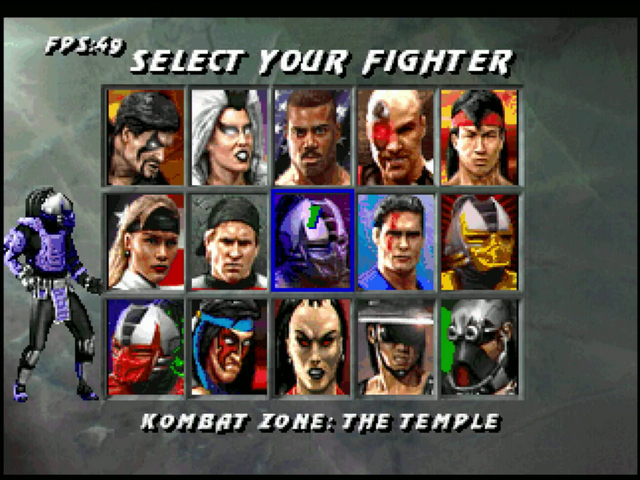Choose Liu Kang with the red headband

478,137
